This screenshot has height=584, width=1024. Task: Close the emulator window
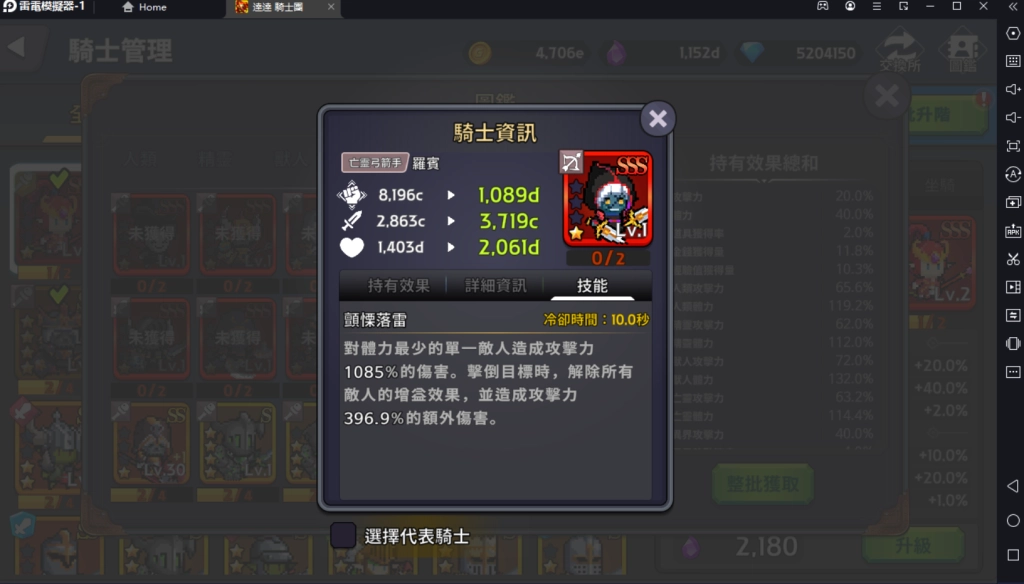(981, 7)
